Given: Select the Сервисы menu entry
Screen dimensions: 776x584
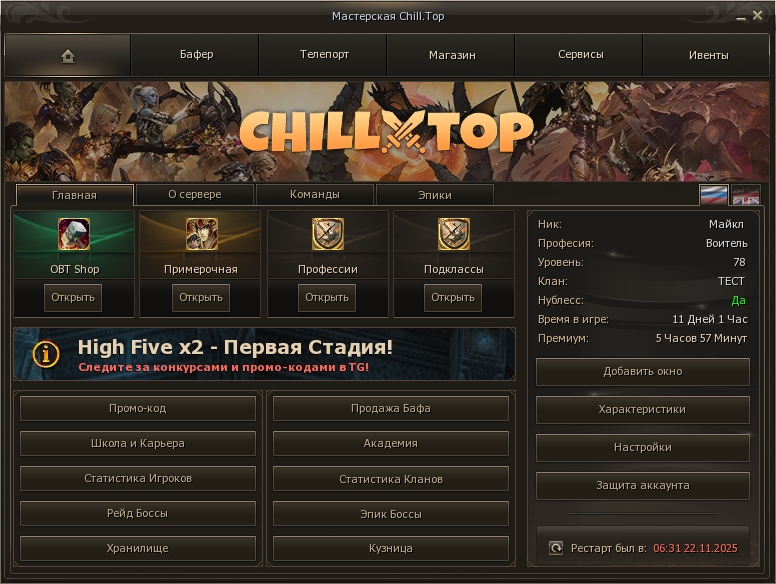Looking at the screenshot, I should 580,55.
